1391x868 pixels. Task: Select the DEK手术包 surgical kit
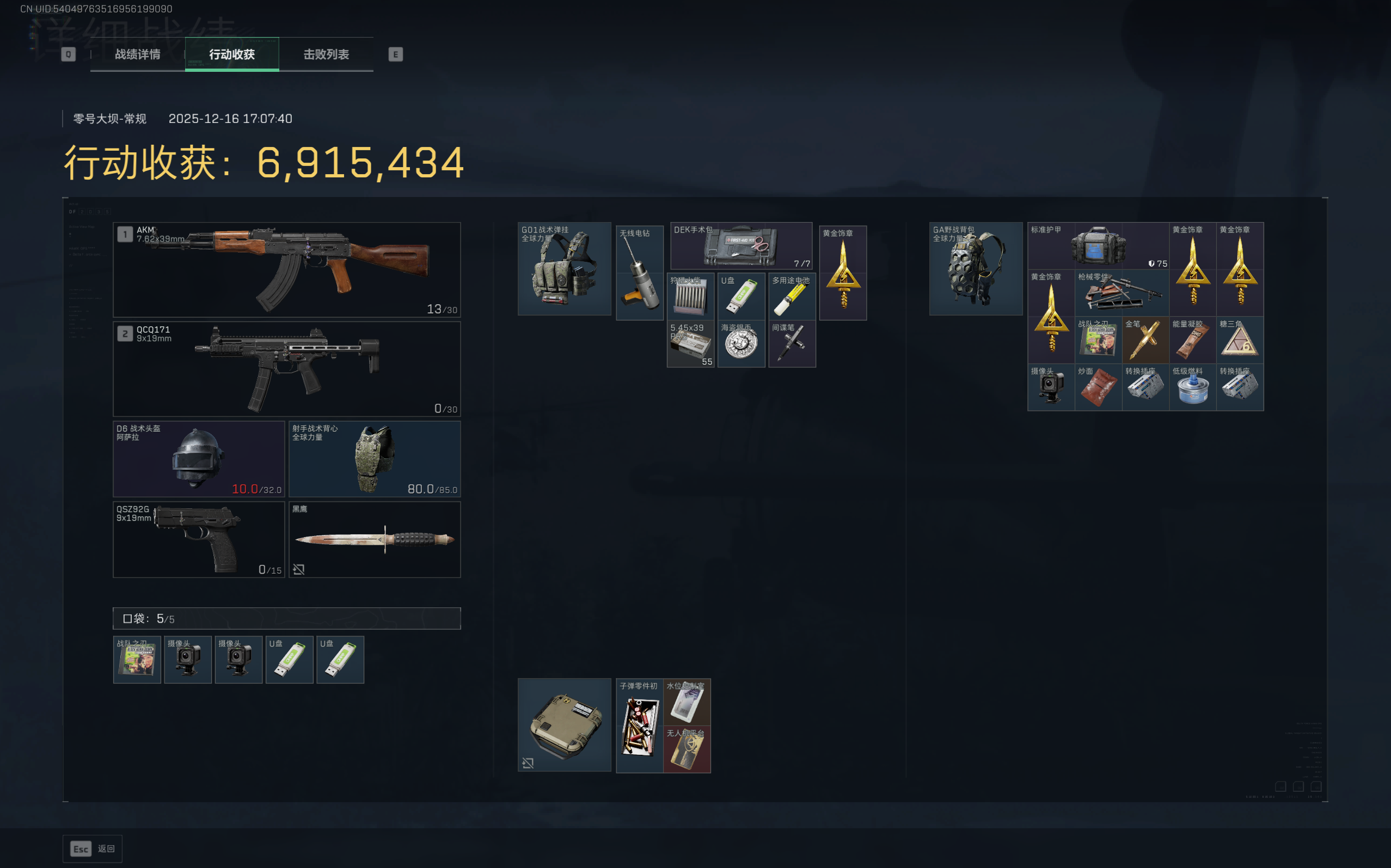click(741, 245)
